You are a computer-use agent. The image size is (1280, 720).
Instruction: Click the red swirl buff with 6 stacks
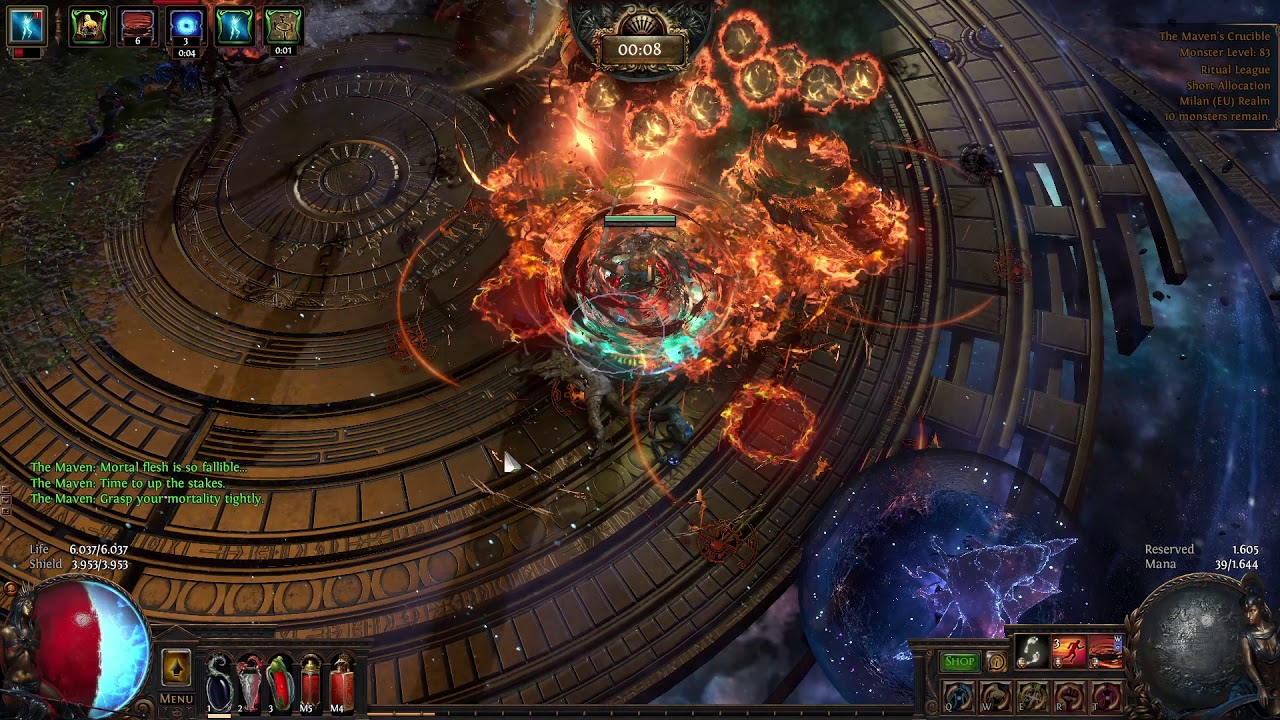pyautogui.click(x=138, y=27)
